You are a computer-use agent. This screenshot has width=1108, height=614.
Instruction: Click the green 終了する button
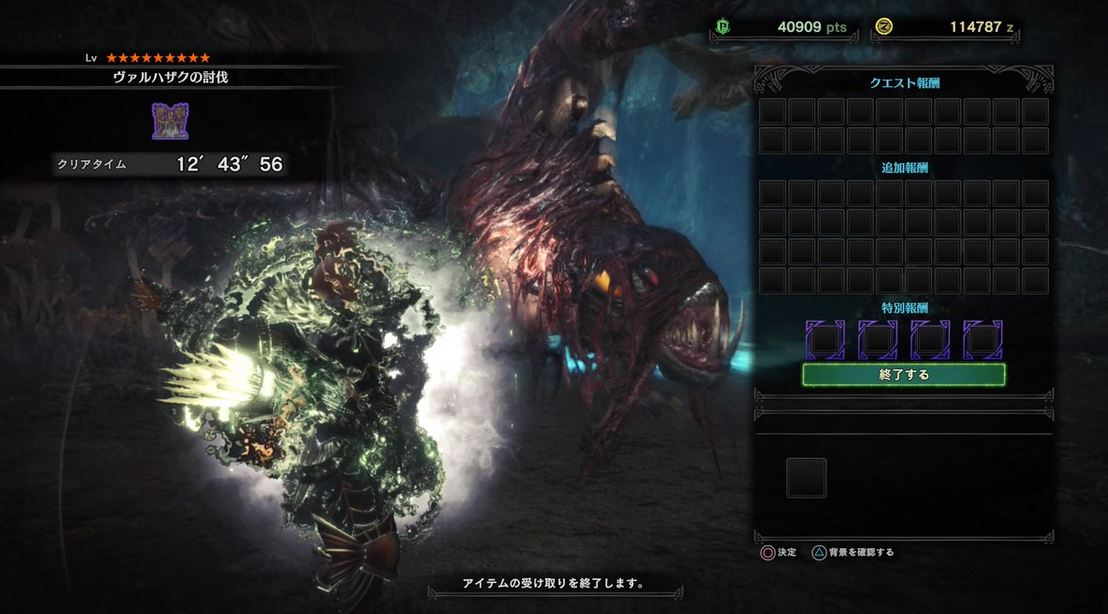903,375
